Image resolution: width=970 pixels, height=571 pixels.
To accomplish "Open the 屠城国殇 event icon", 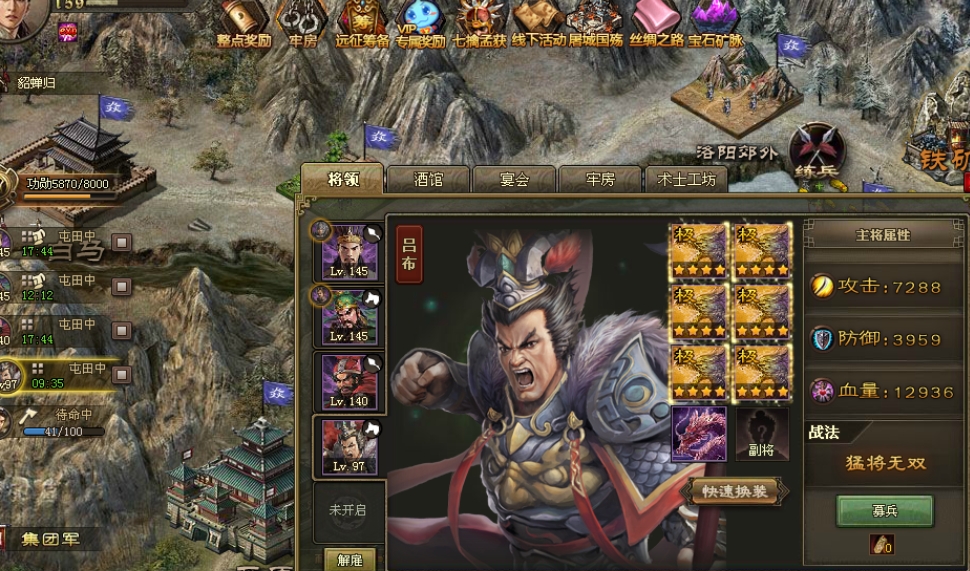I will click(x=596, y=22).
